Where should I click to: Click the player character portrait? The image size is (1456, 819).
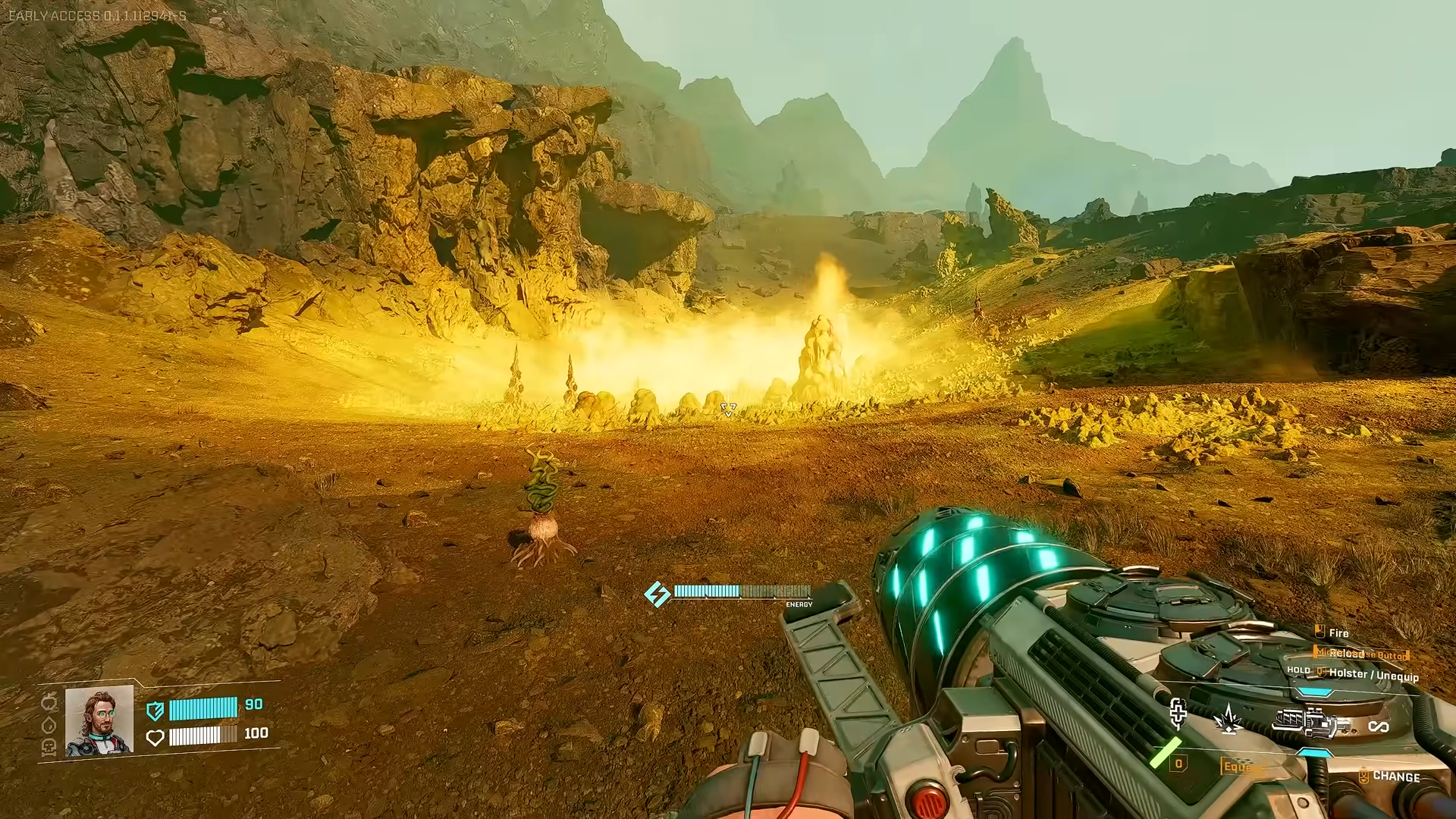99,721
